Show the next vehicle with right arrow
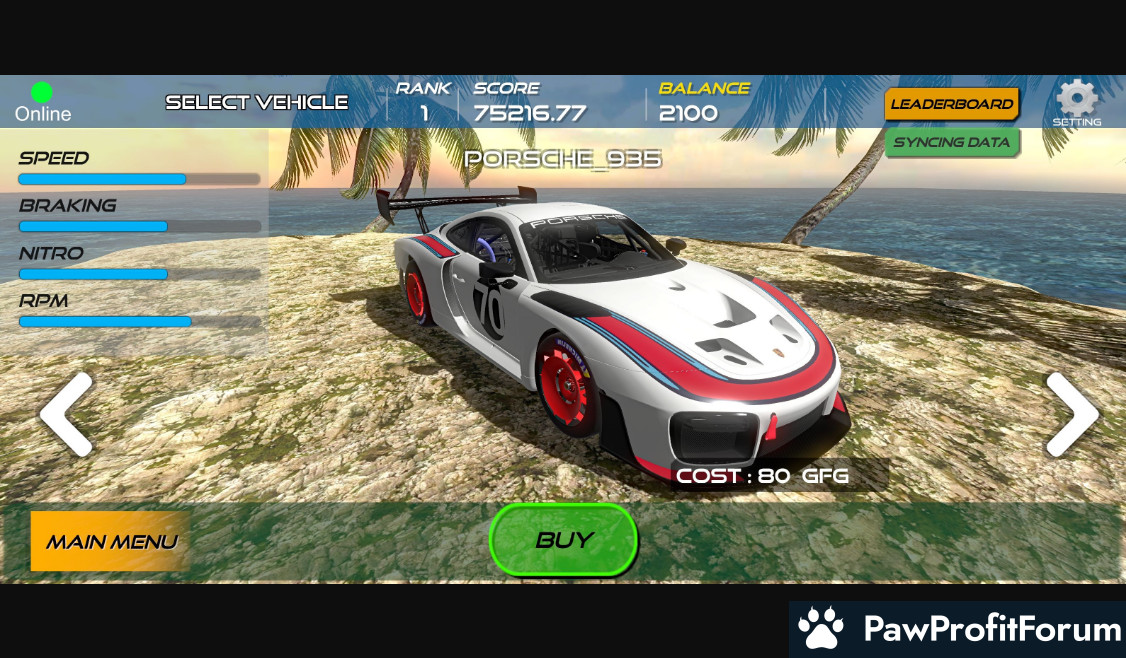This screenshot has height=658, width=1126. [1072, 414]
